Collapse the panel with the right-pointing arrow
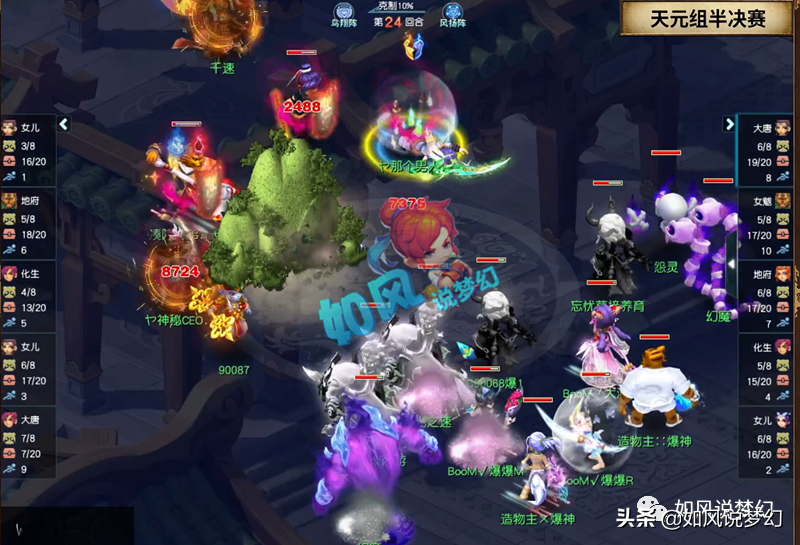Viewport: 800px width, 545px height. click(x=729, y=124)
